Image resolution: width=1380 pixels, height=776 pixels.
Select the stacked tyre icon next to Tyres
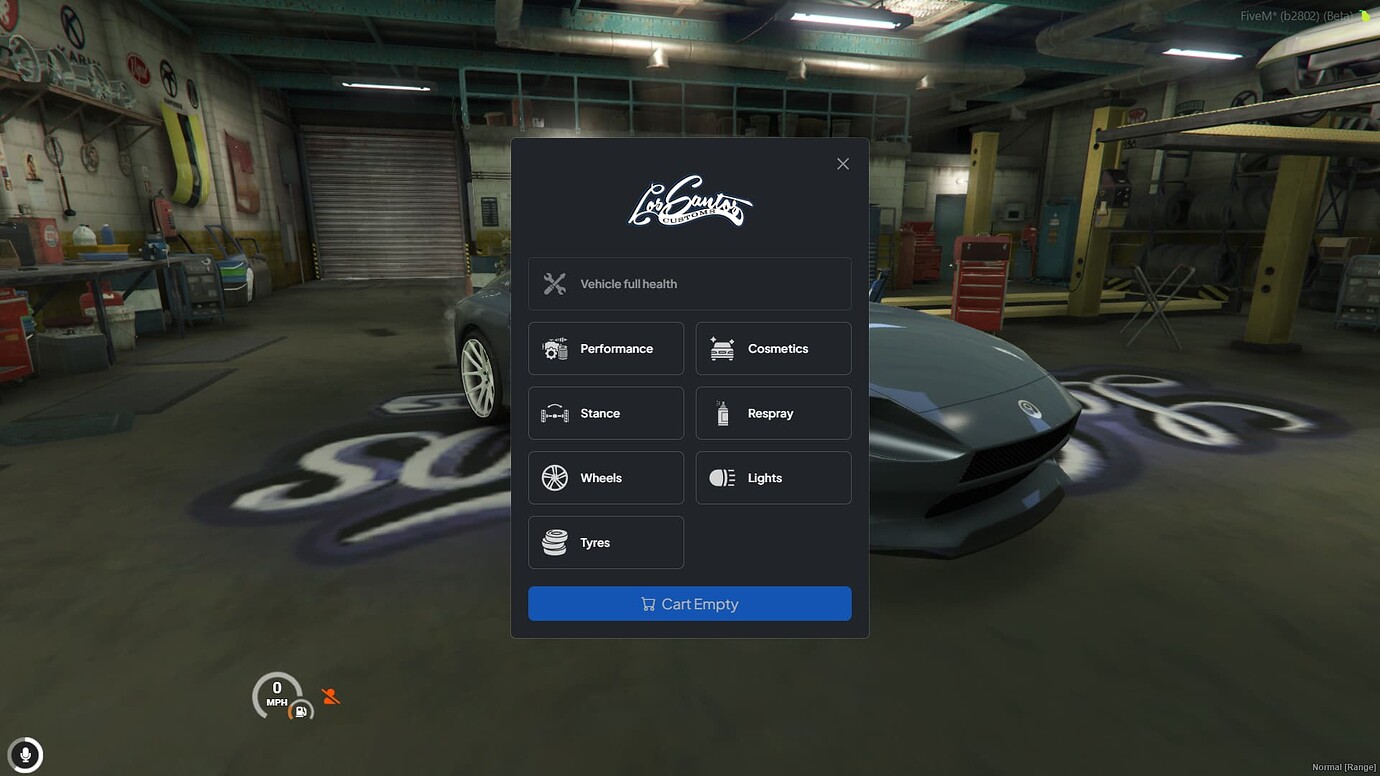(x=554, y=542)
